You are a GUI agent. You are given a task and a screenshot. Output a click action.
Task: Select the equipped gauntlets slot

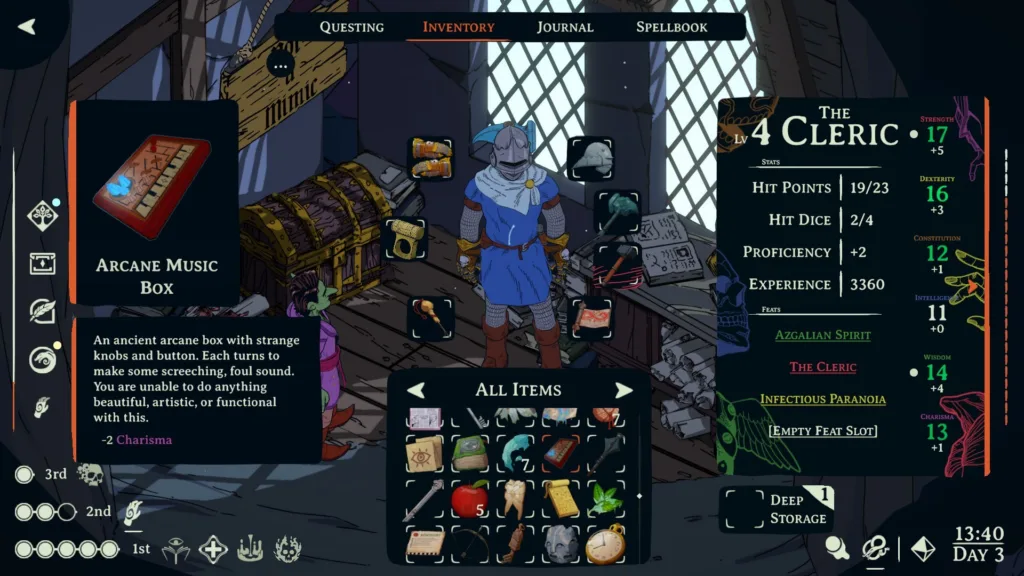pos(431,159)
